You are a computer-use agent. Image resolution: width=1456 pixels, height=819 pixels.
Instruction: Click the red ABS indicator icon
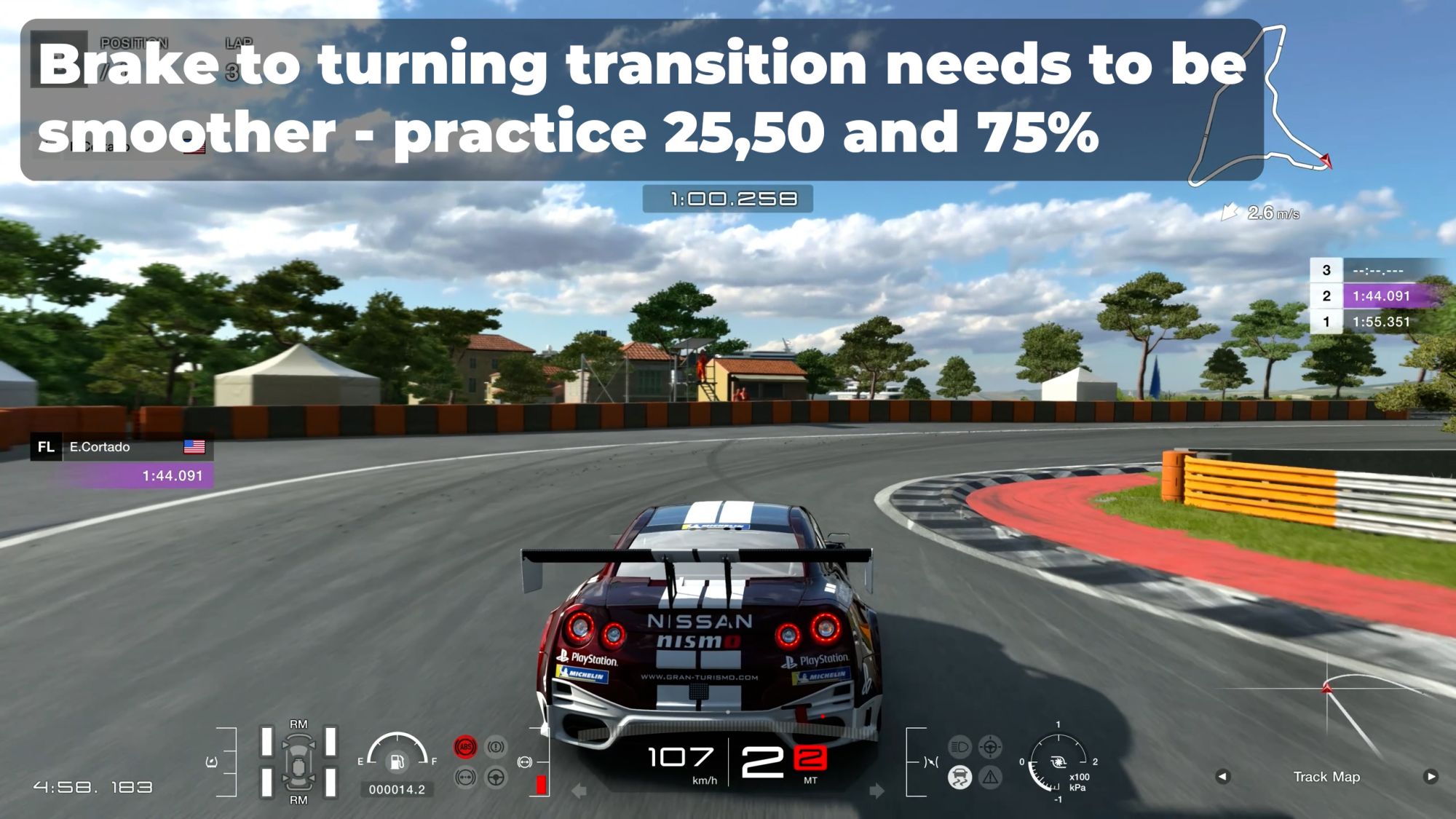coord(465,747)
